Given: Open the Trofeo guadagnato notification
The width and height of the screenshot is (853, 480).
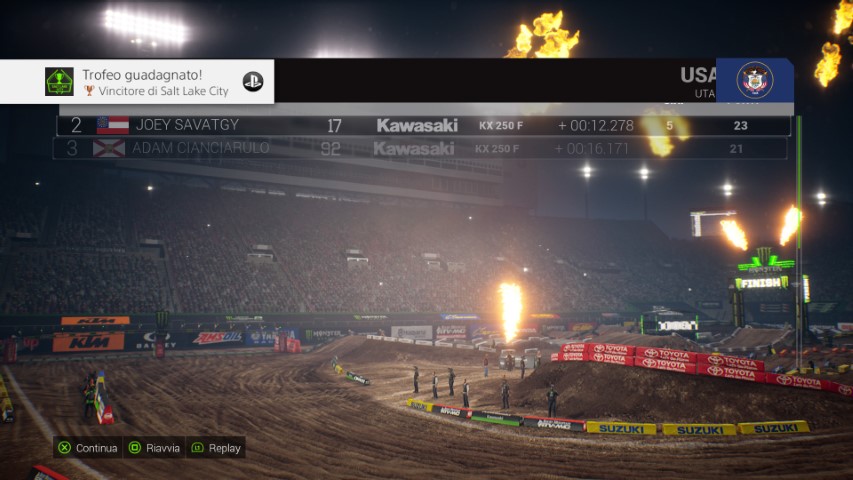Looking at the screenshot, I should point(137,82).
